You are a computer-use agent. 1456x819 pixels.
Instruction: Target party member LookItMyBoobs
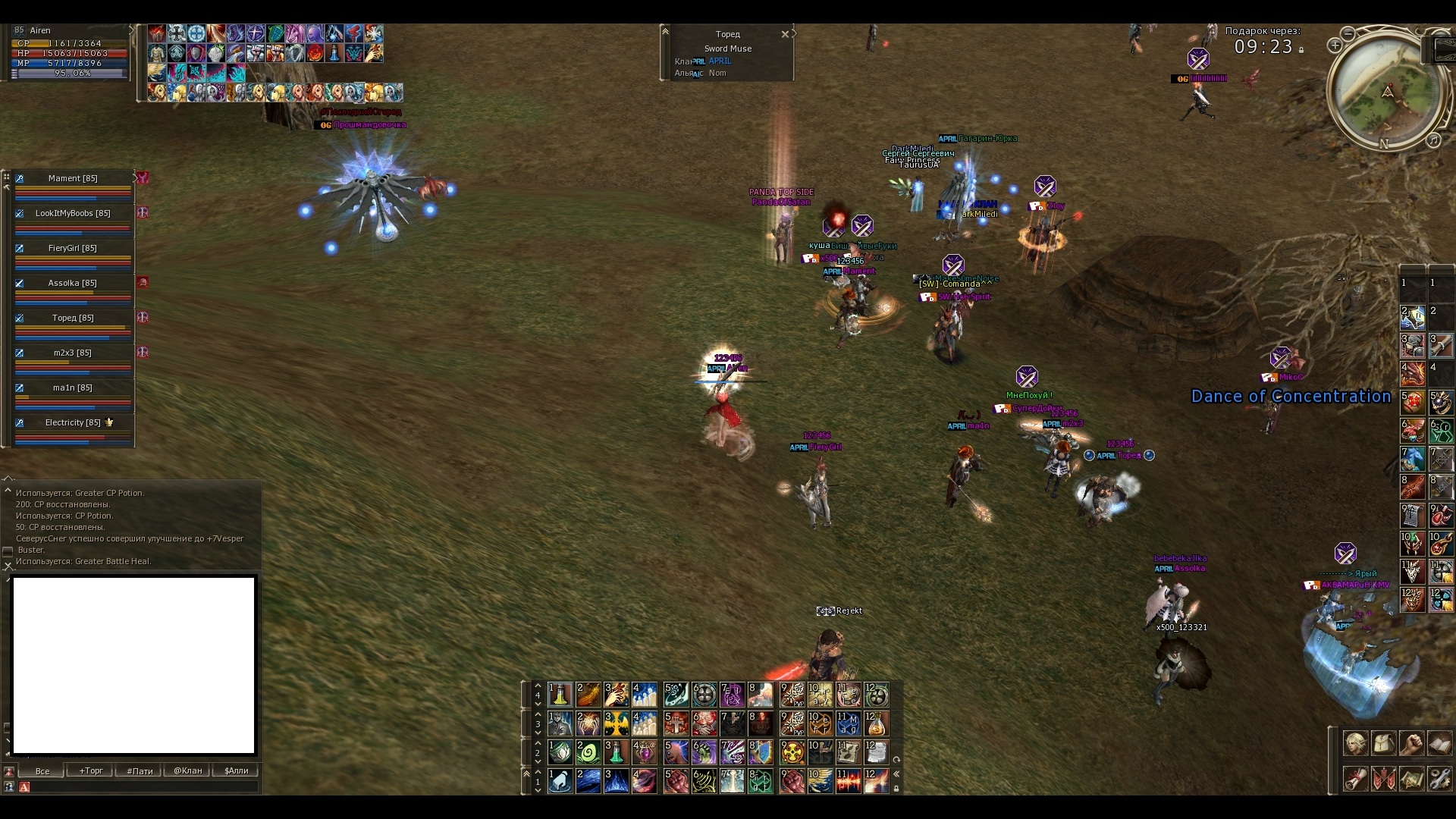(x=73, y=214)
